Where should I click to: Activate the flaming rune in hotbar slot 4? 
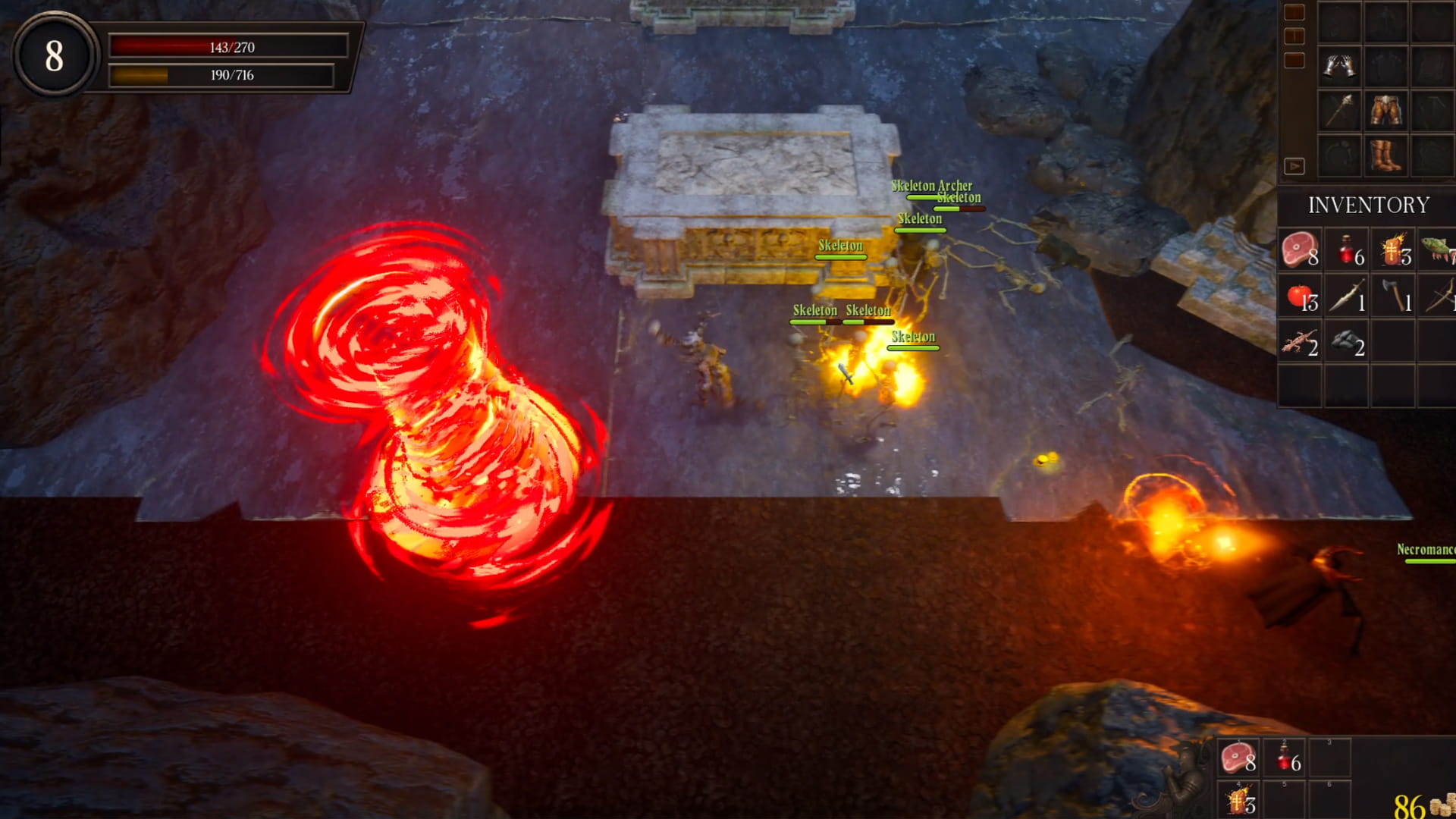(x=1238, y=800)
